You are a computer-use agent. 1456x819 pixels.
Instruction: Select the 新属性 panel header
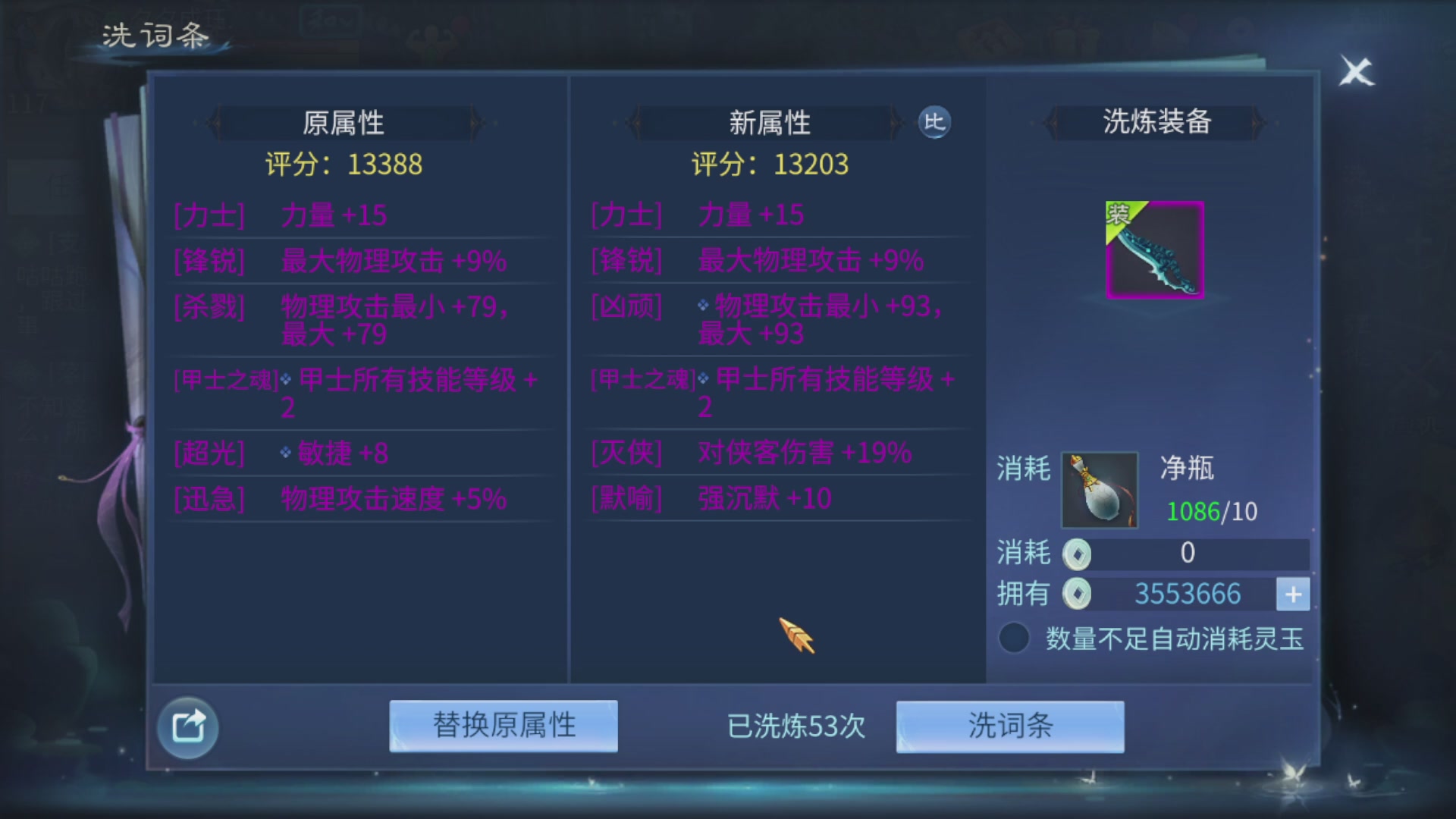pos(770,123)
